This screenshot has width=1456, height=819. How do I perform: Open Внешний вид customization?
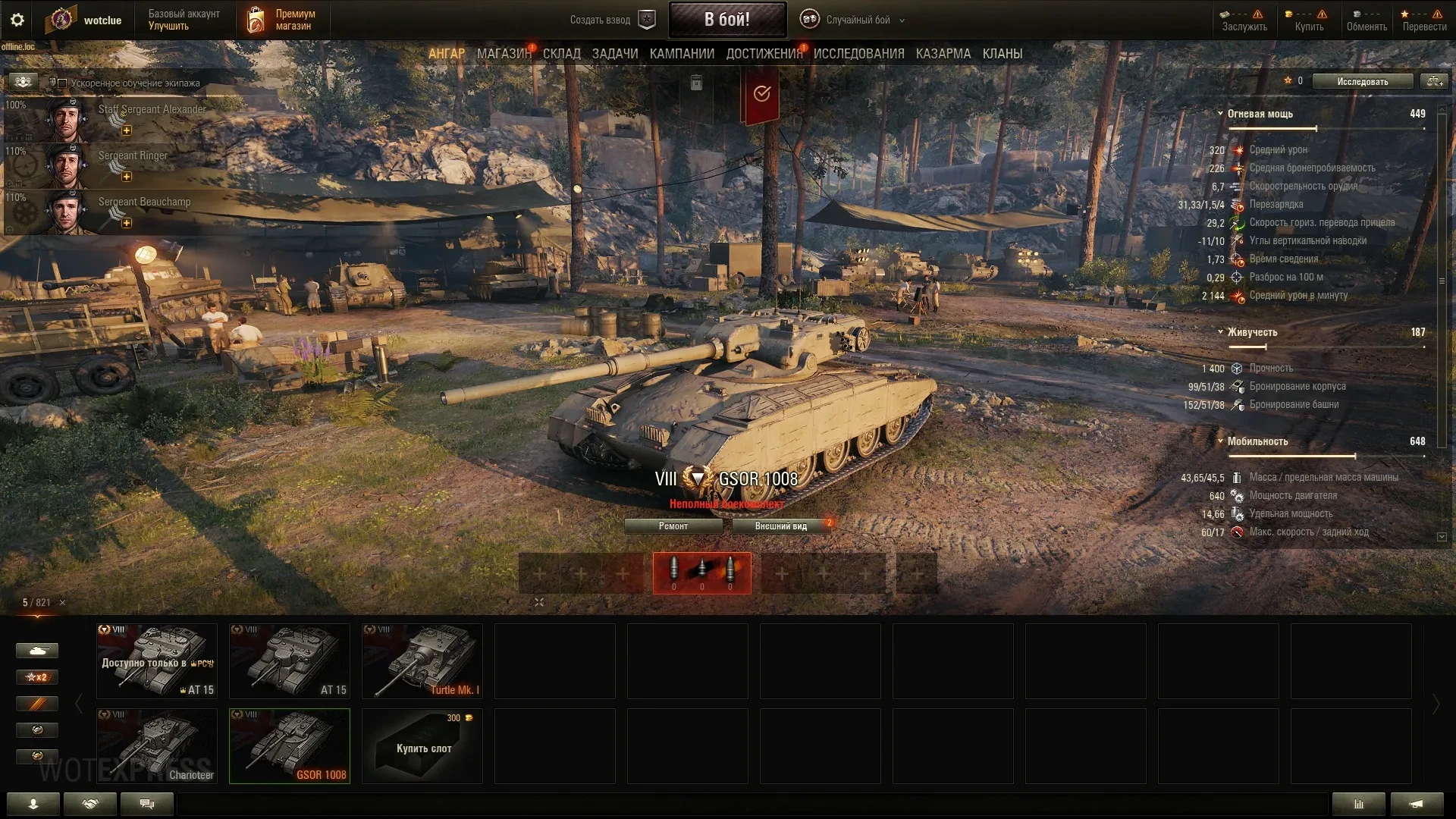click(x=780, y=526)
